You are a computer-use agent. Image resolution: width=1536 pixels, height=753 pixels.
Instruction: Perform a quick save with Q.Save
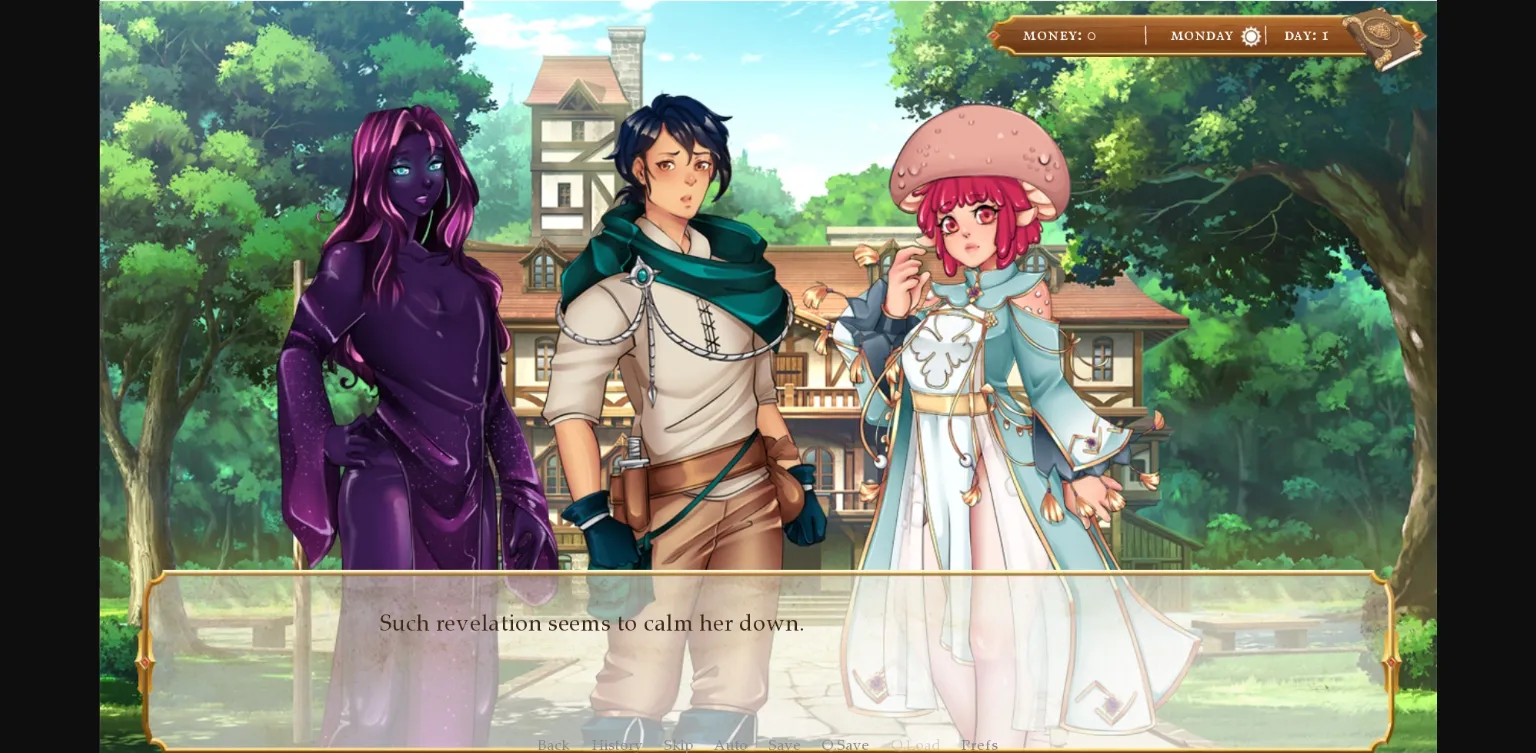tap(845, 745)
